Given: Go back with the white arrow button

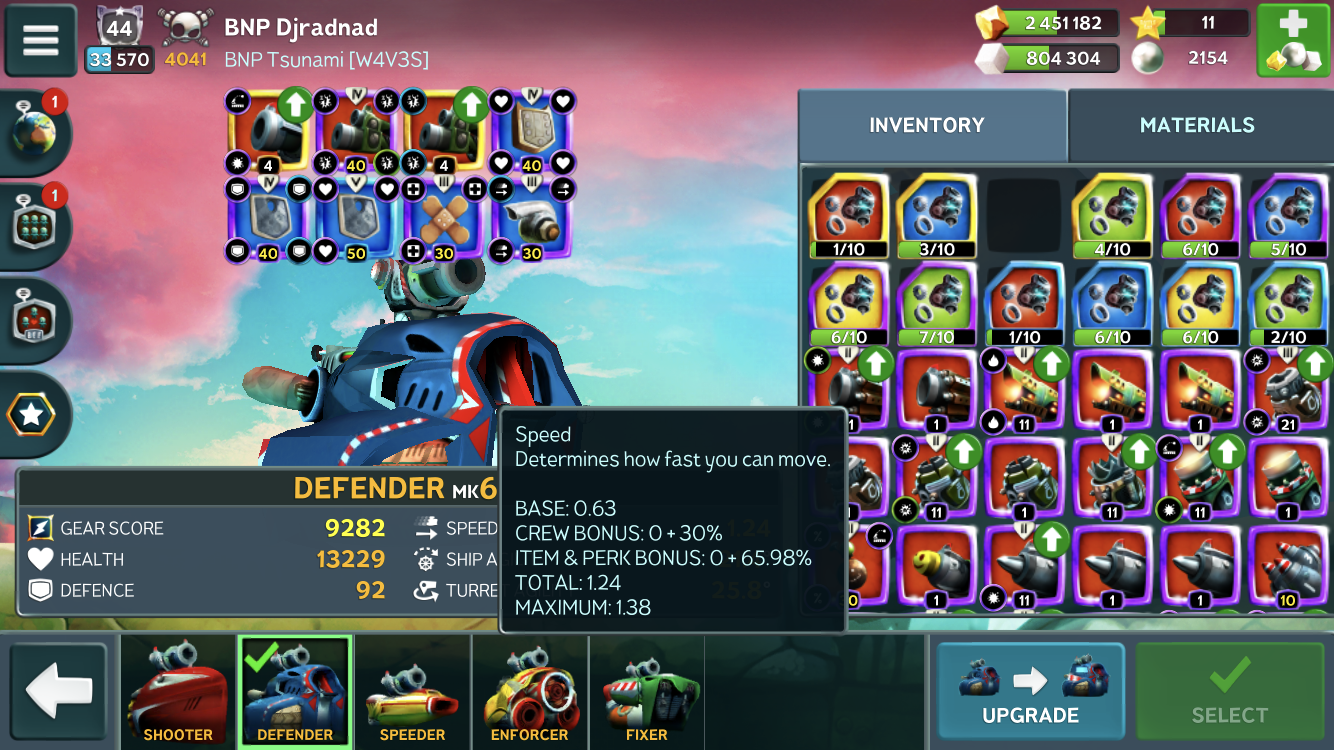Looking at the screenshot, I should [58, 690].
